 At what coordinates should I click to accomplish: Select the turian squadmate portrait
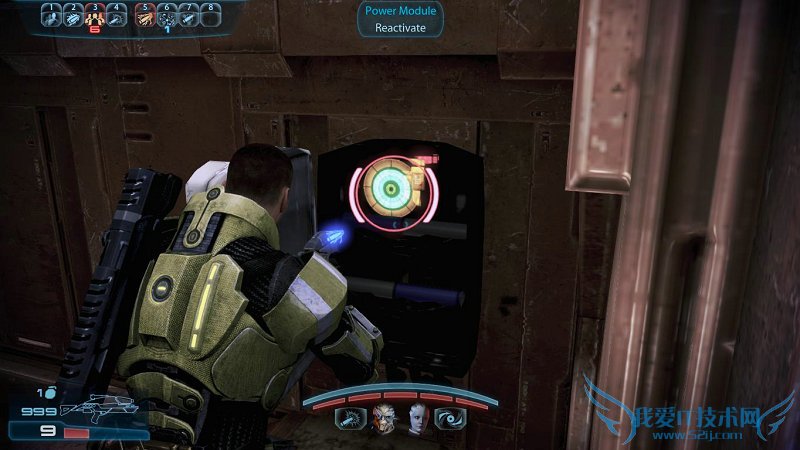[384, 419]
